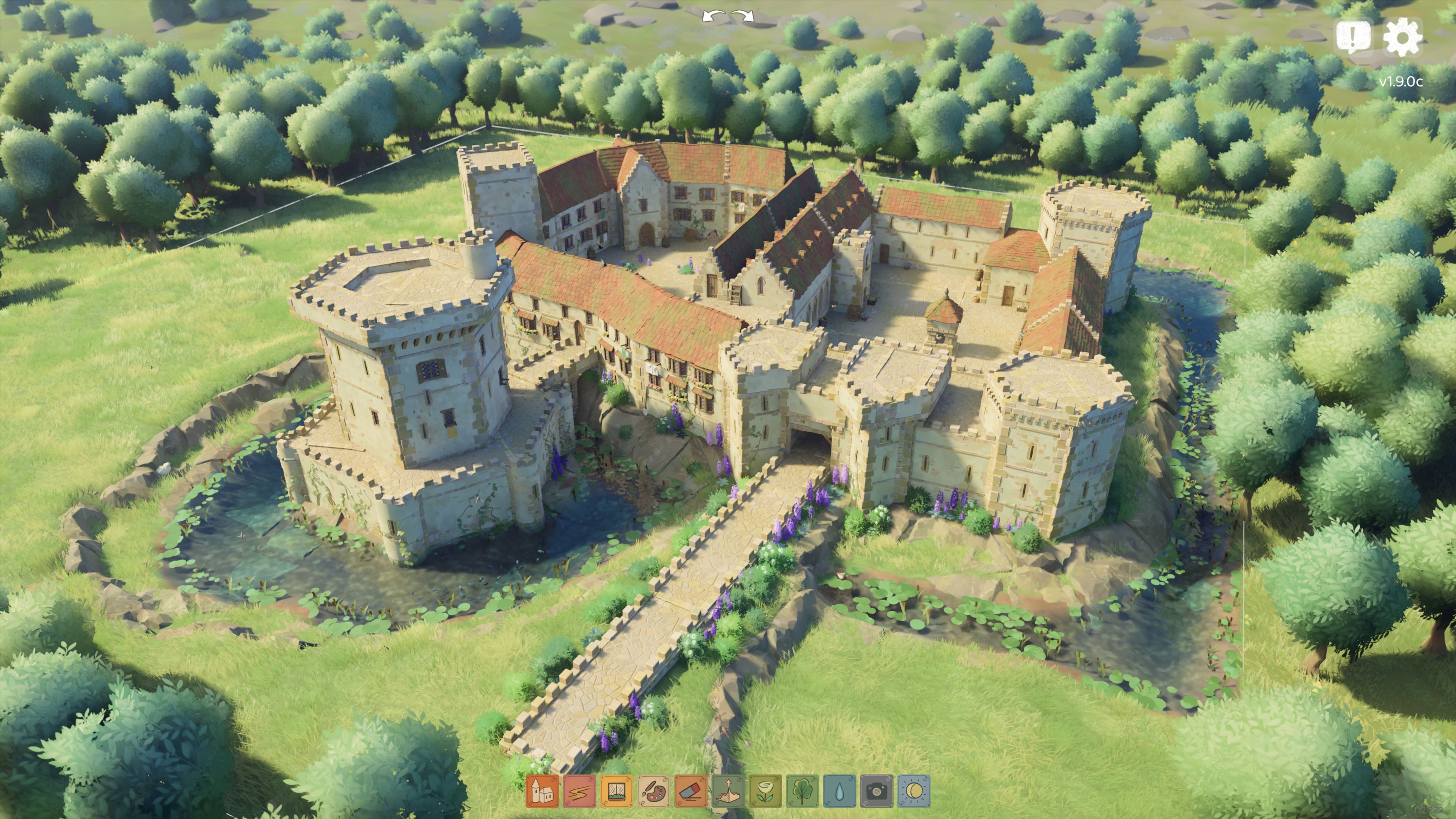Select the water droplet tool
Image resolution: width=1456 pixels, height=819 pixels.
839,790
